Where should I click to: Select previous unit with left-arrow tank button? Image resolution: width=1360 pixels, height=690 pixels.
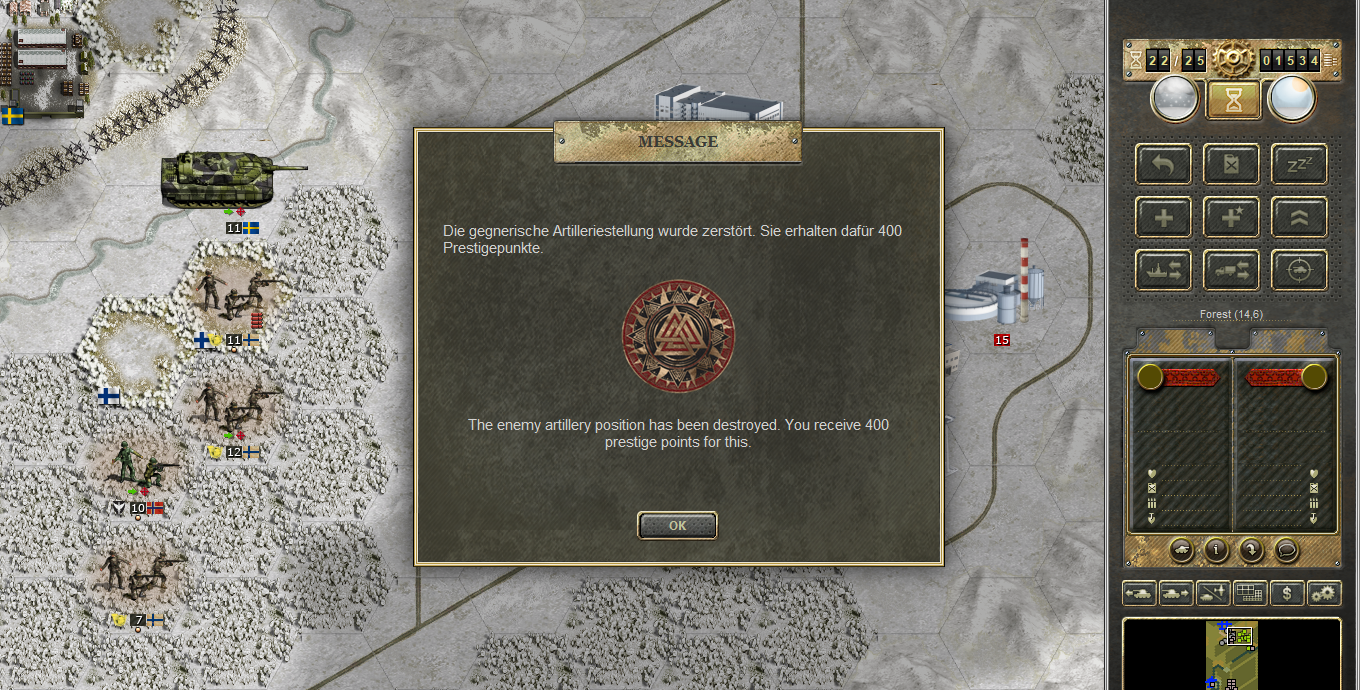coord(1140,593)
